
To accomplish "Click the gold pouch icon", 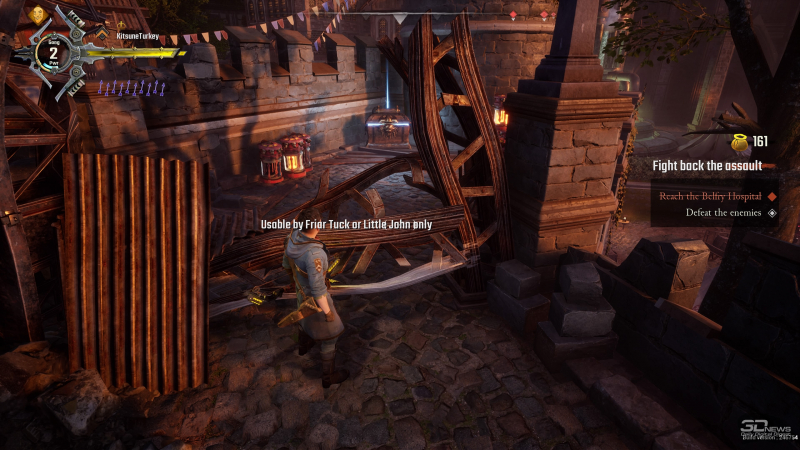I will [x=739, y=142].
